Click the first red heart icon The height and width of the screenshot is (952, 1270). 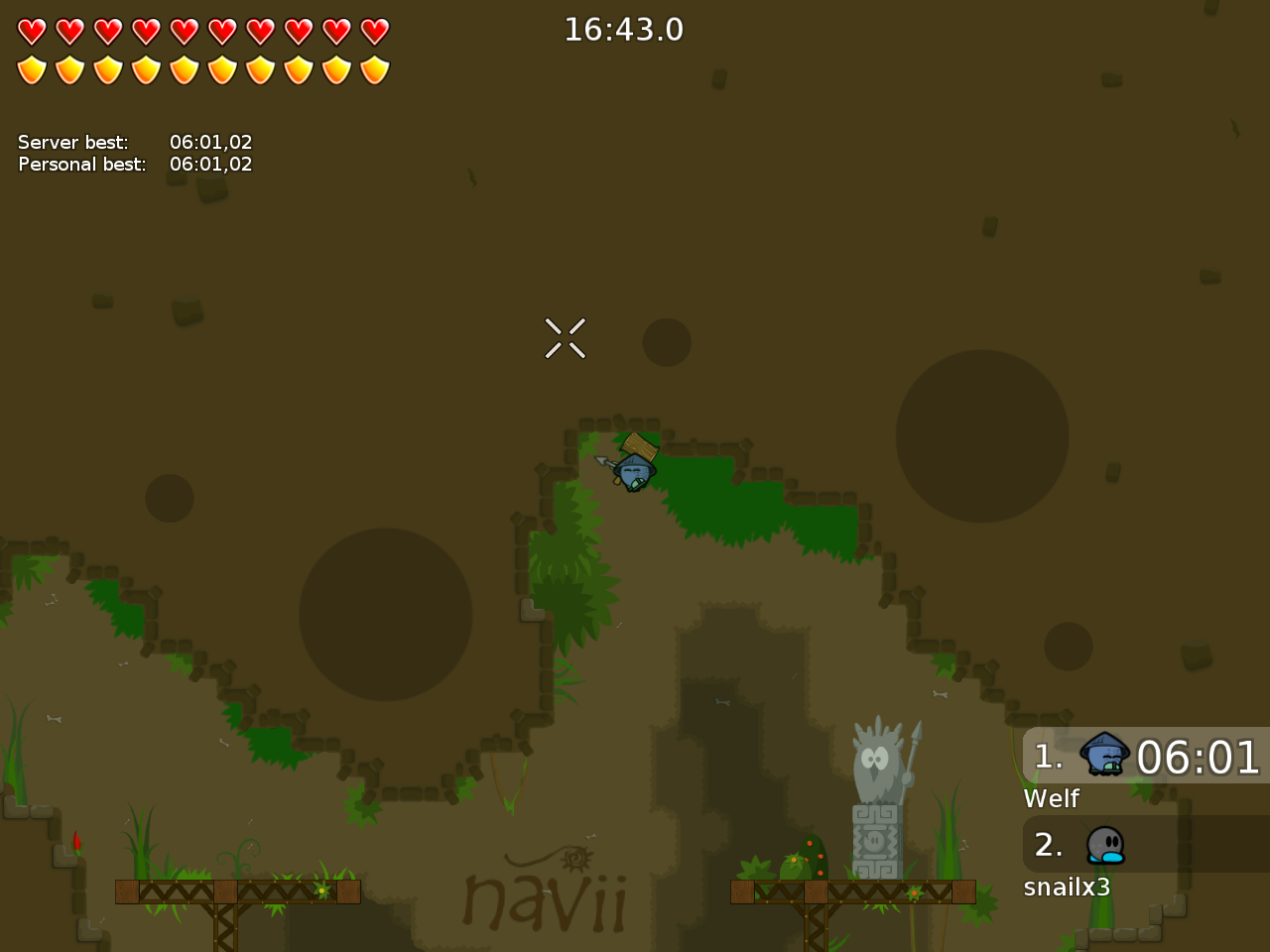click(33, 30)
